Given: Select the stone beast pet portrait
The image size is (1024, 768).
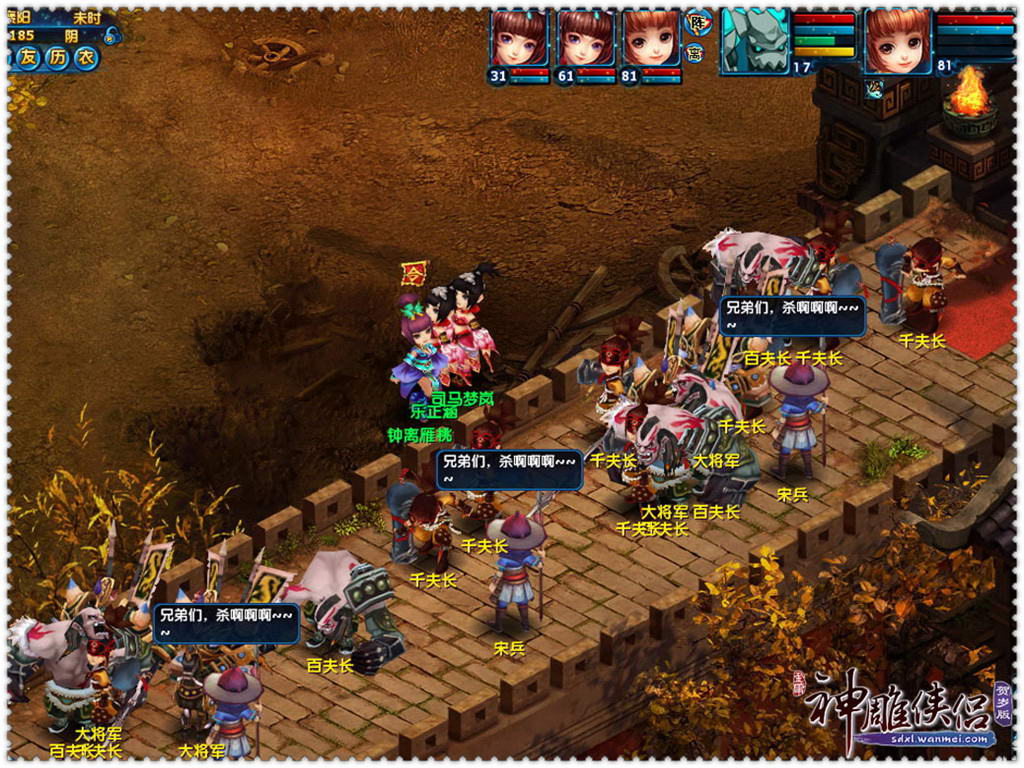Looking at the screenshot, I should [755, 40].
